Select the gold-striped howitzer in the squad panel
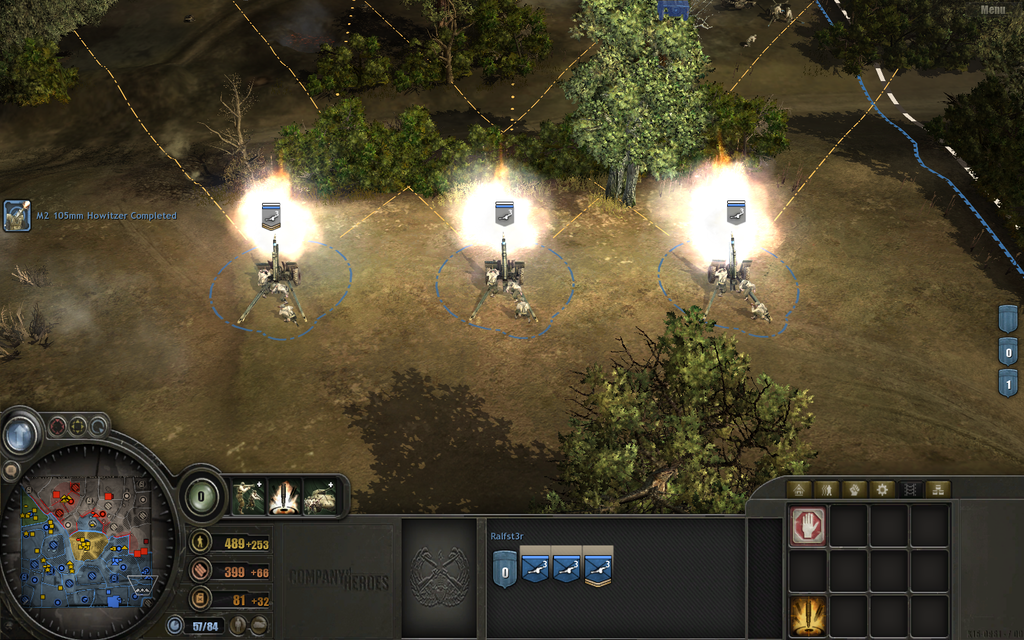 point(598,568)
